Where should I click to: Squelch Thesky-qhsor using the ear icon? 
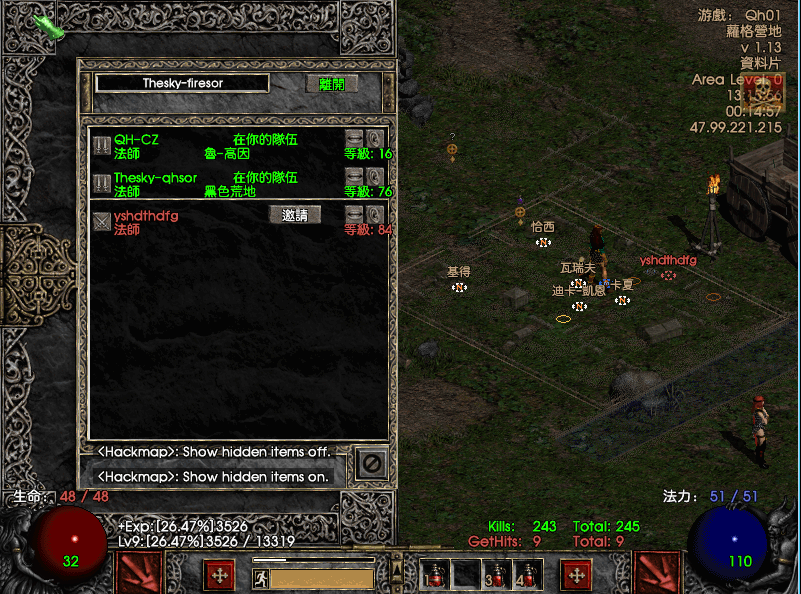(x=375, y=176)
